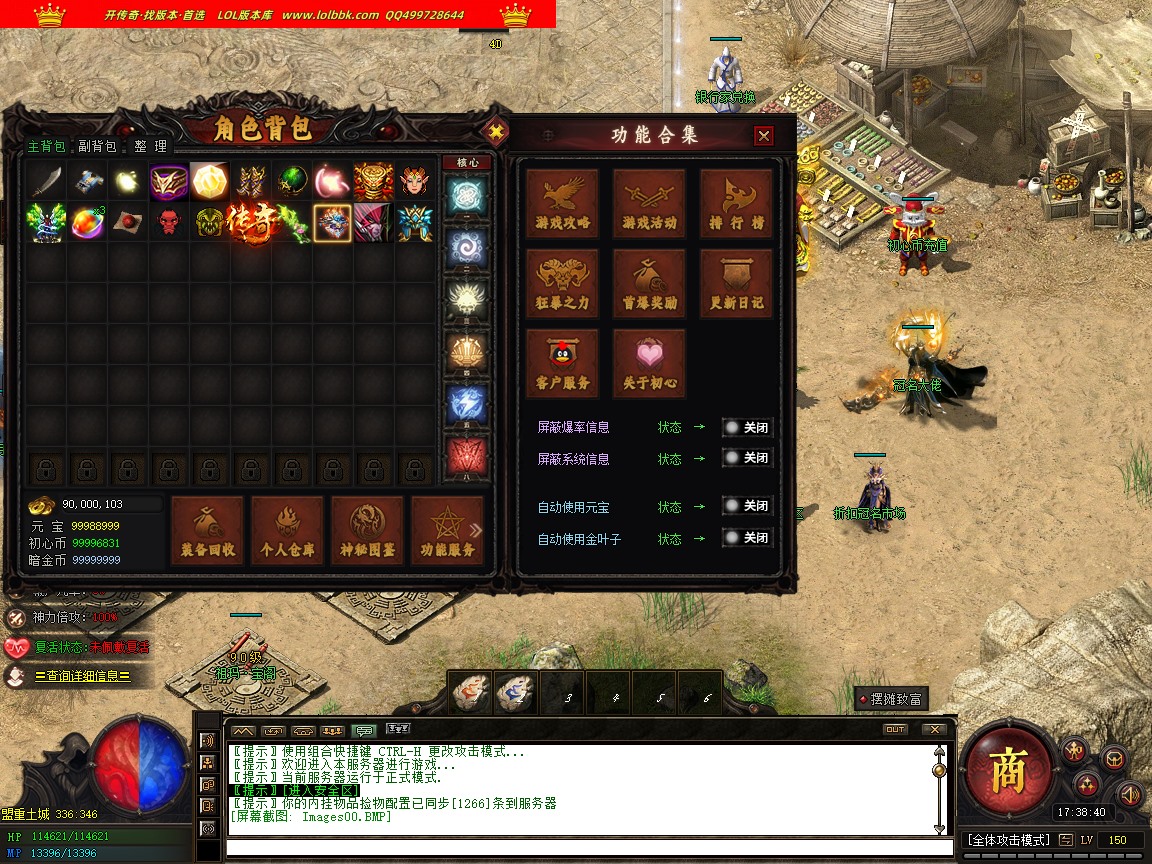Click the 摆摊致富 stall button
This screenshot has height=864, width=1152.
coord(890,699)
